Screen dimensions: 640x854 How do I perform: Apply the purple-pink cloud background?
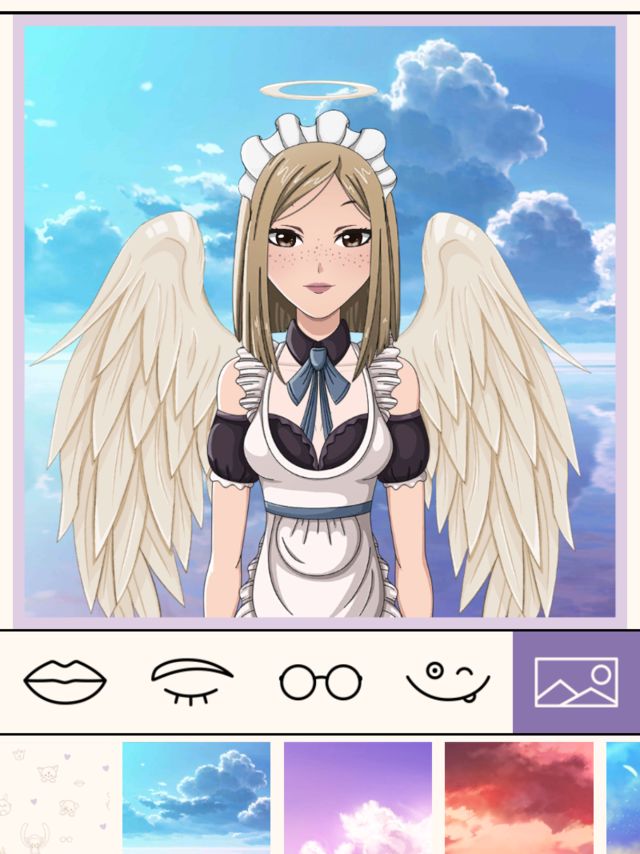point(358,797)
